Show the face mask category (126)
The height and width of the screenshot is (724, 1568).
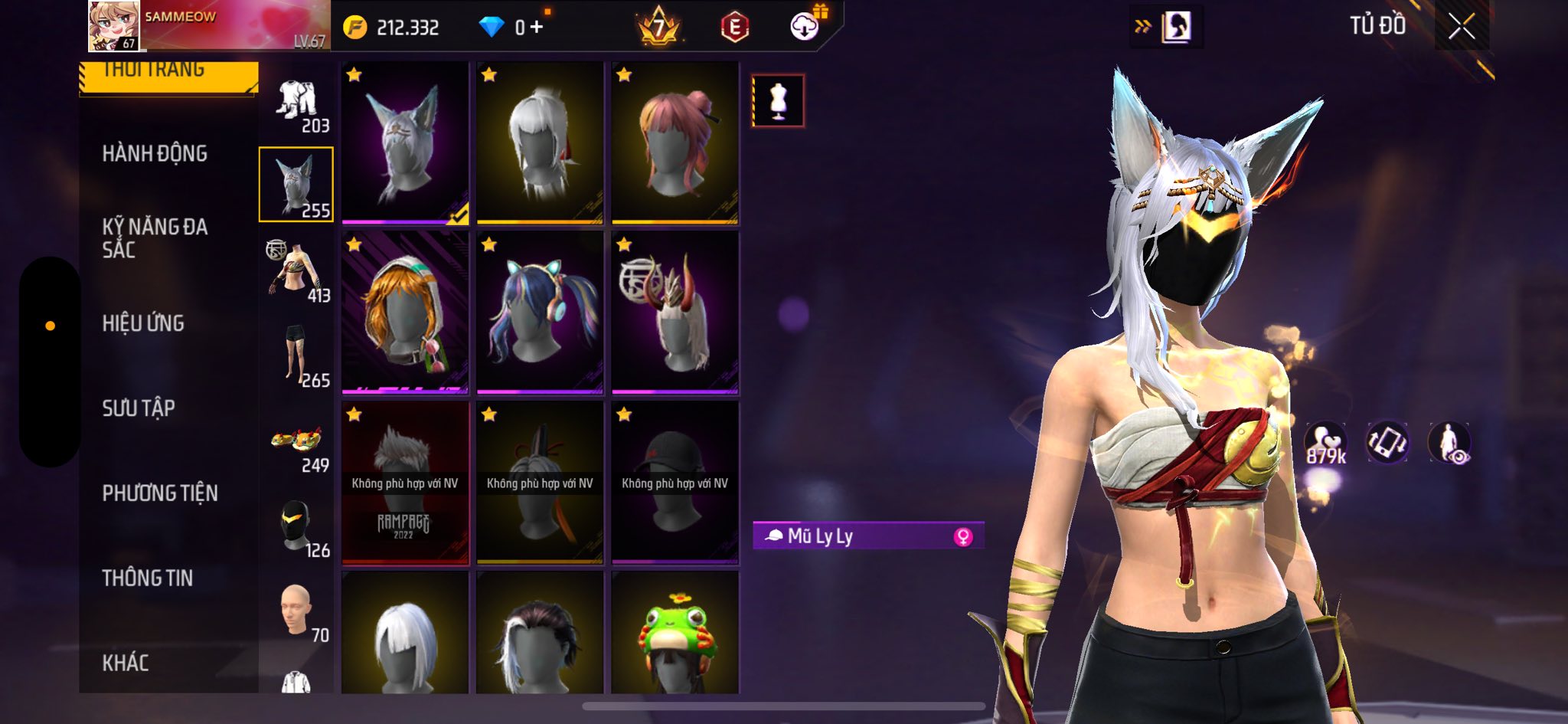(x=297, y=529)
